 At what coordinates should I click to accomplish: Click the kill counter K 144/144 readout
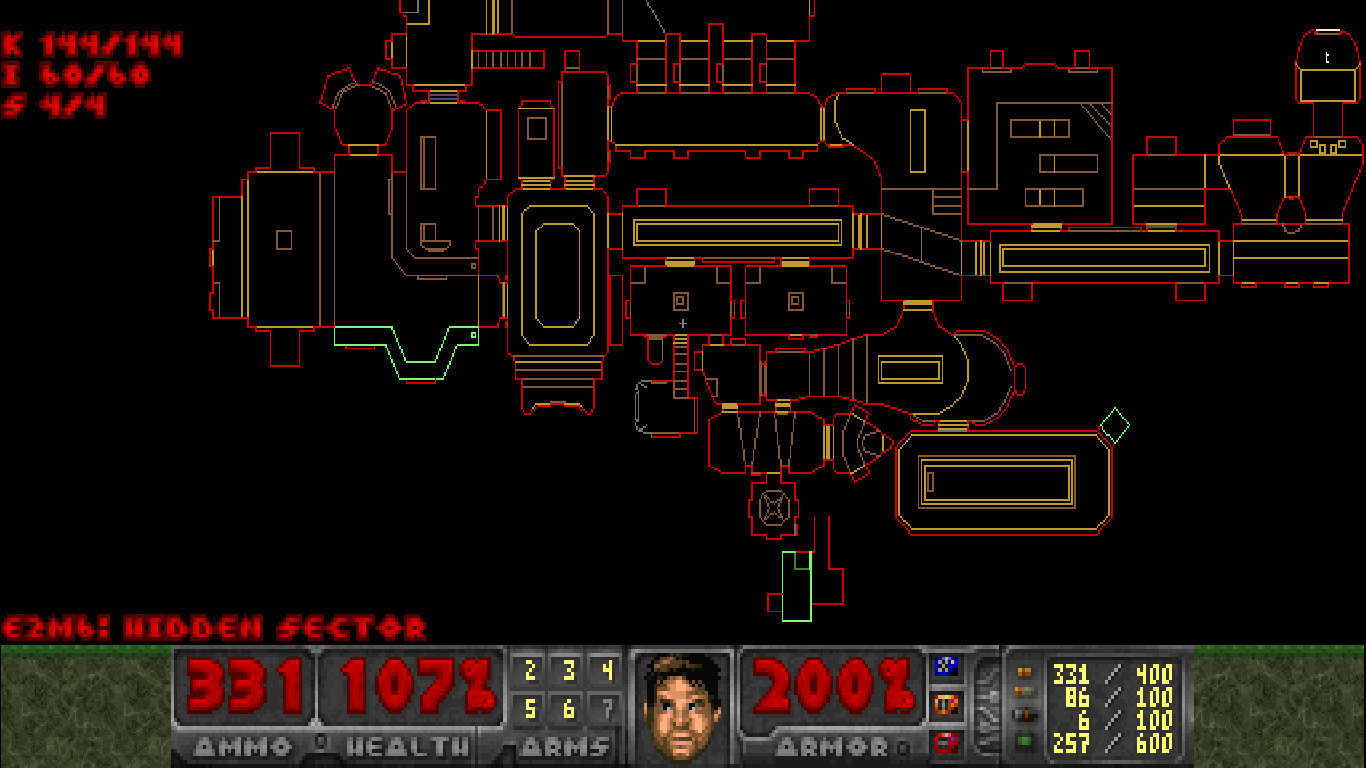90,43
